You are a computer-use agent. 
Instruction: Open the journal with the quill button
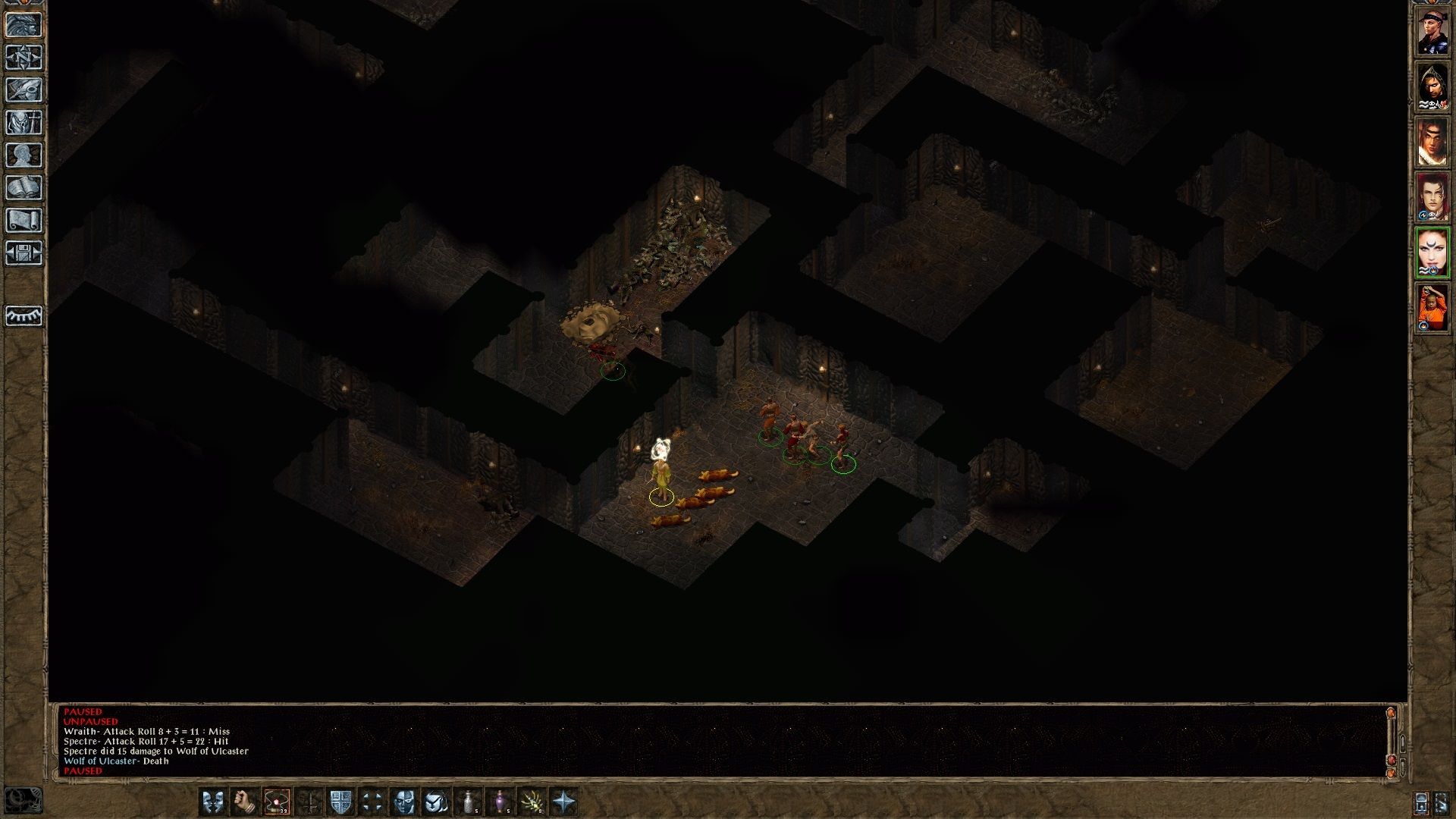click(x=24, y=90)
